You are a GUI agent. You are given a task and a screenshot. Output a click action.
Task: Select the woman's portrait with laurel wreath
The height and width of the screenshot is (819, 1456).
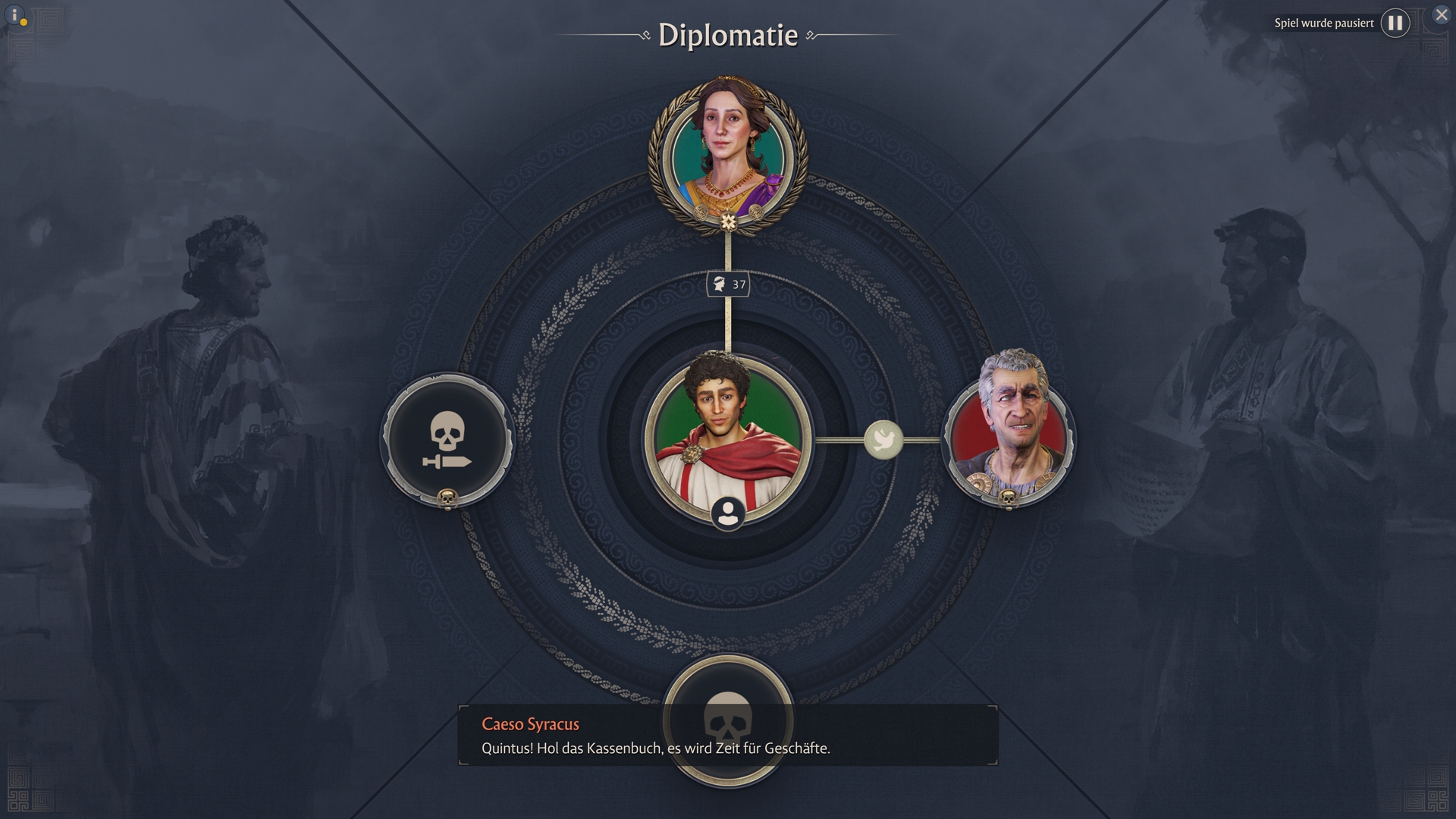click(728, 155)
